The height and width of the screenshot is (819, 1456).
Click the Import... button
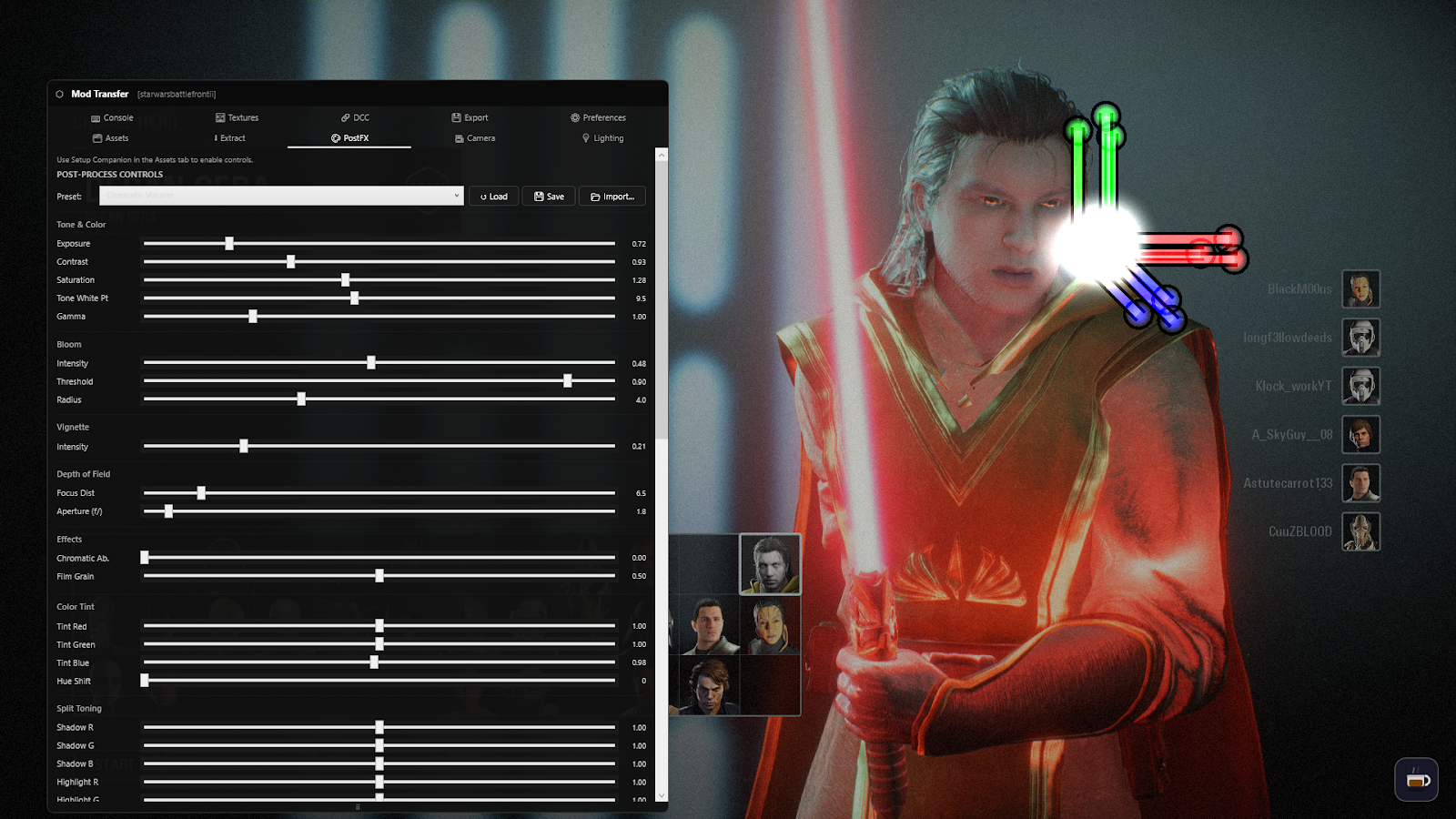click(612, 196)
